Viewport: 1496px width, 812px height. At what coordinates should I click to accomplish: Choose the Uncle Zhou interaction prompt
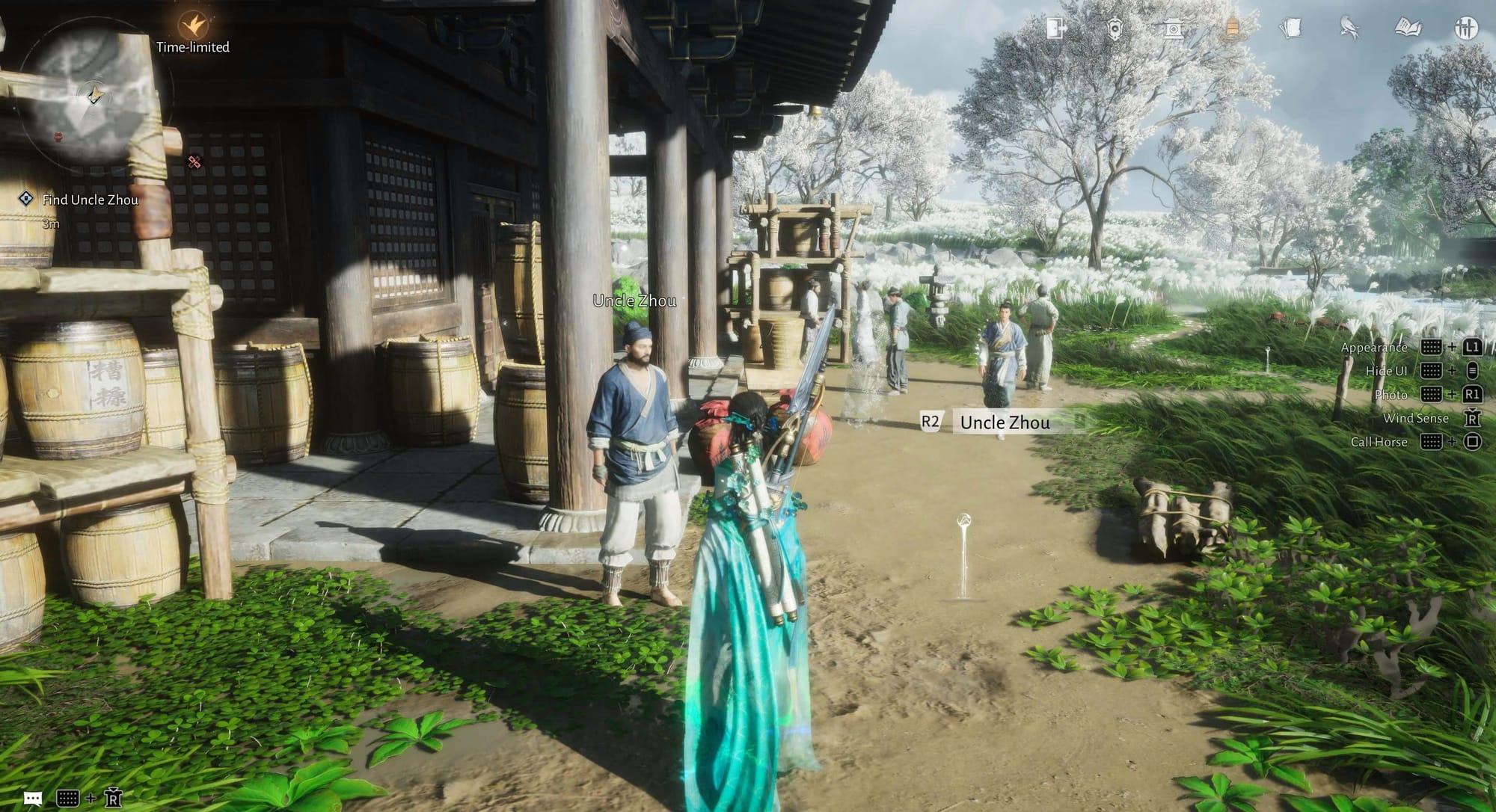1005,422
